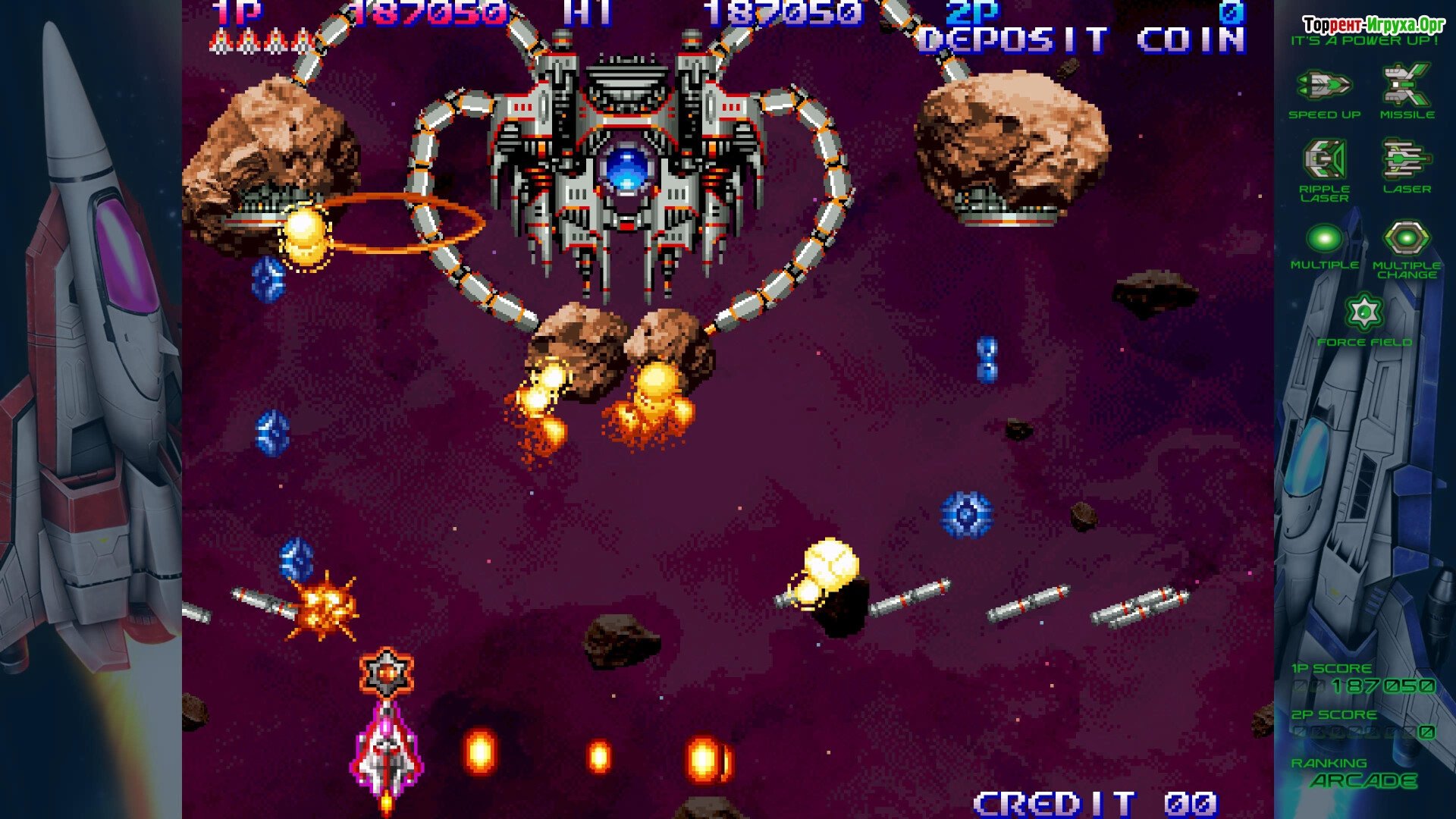Open the Торрент-Игруха.Орг watermark link

(1374, 25)
